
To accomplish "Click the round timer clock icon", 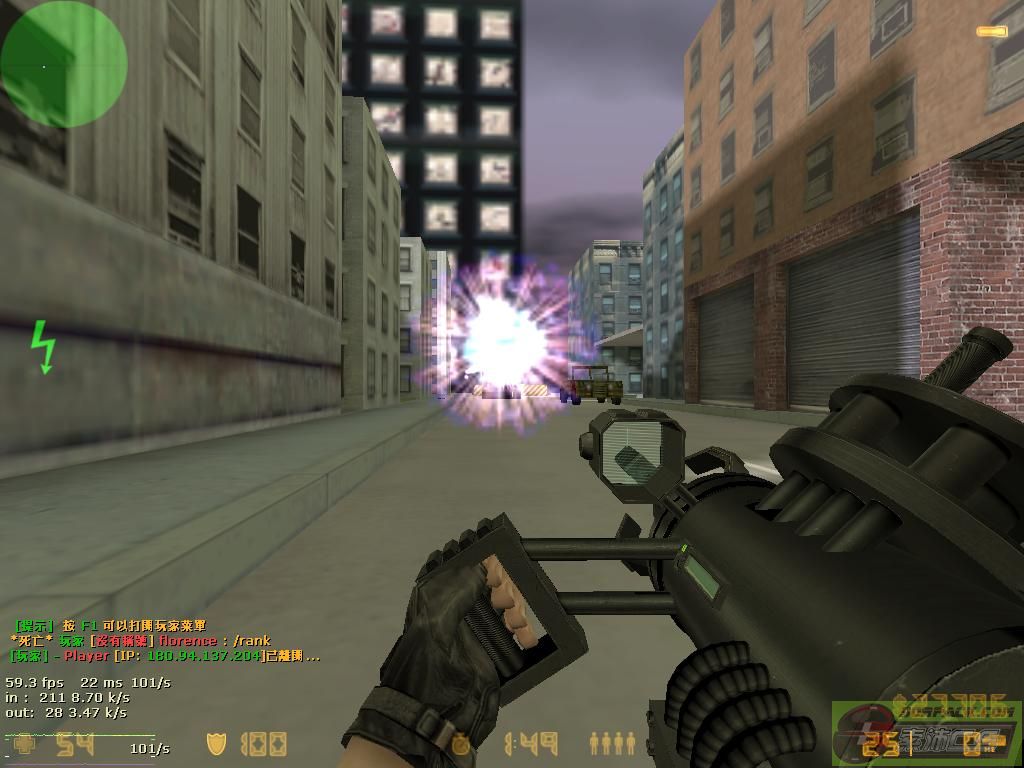I will 461,744.
